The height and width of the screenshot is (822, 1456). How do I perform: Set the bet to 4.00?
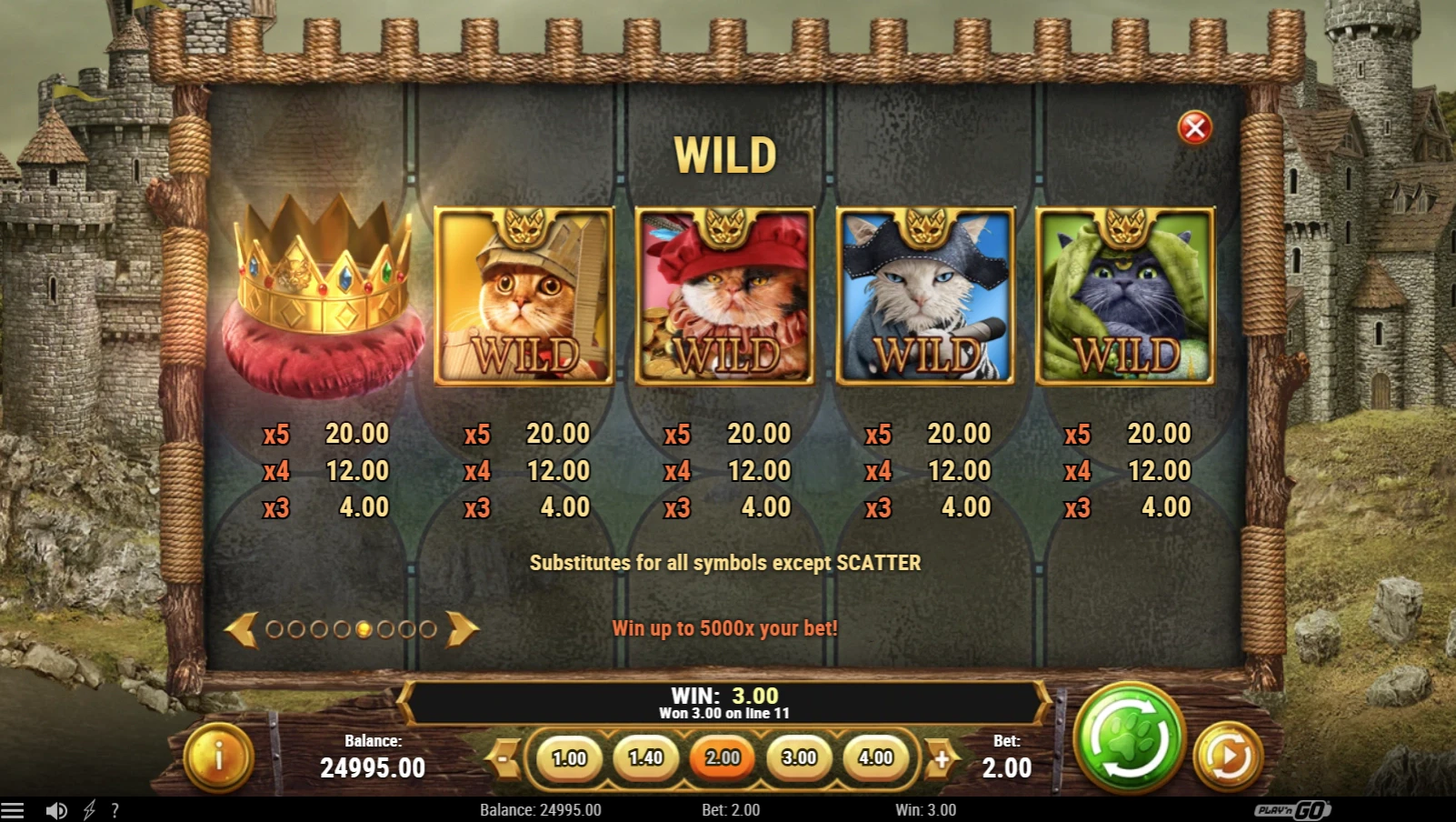(875, 757)
